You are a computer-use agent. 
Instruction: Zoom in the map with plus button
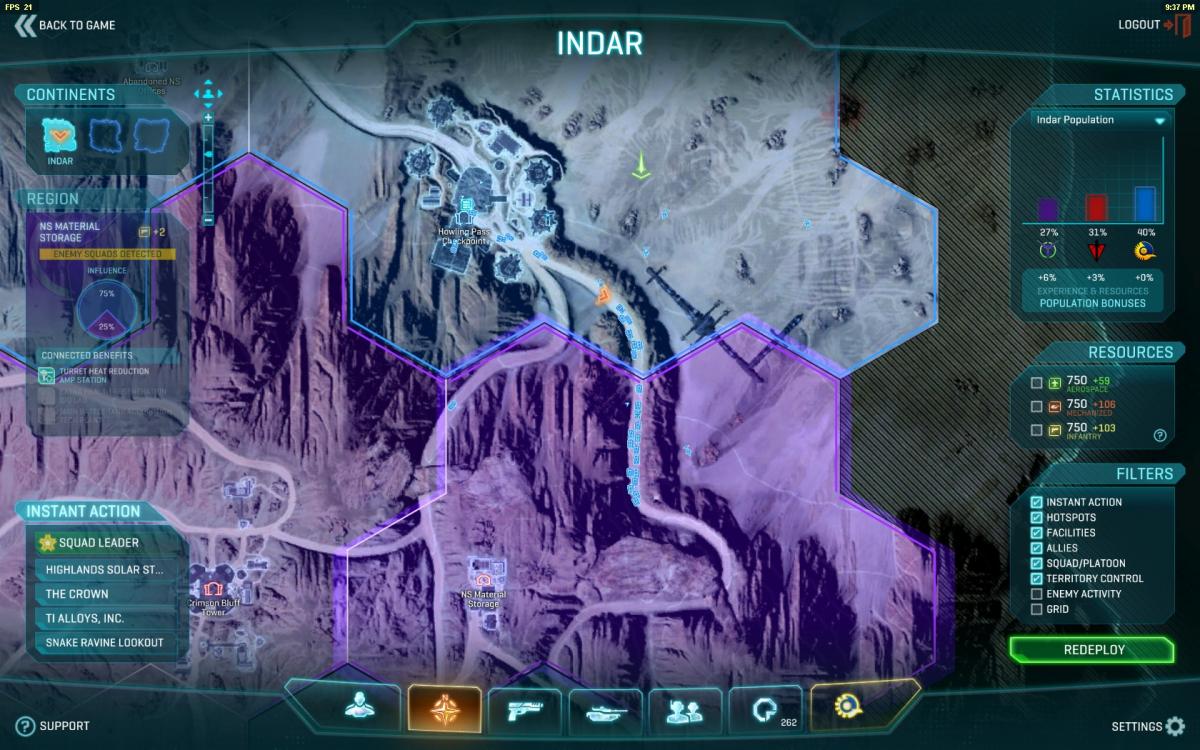(208, 118)
